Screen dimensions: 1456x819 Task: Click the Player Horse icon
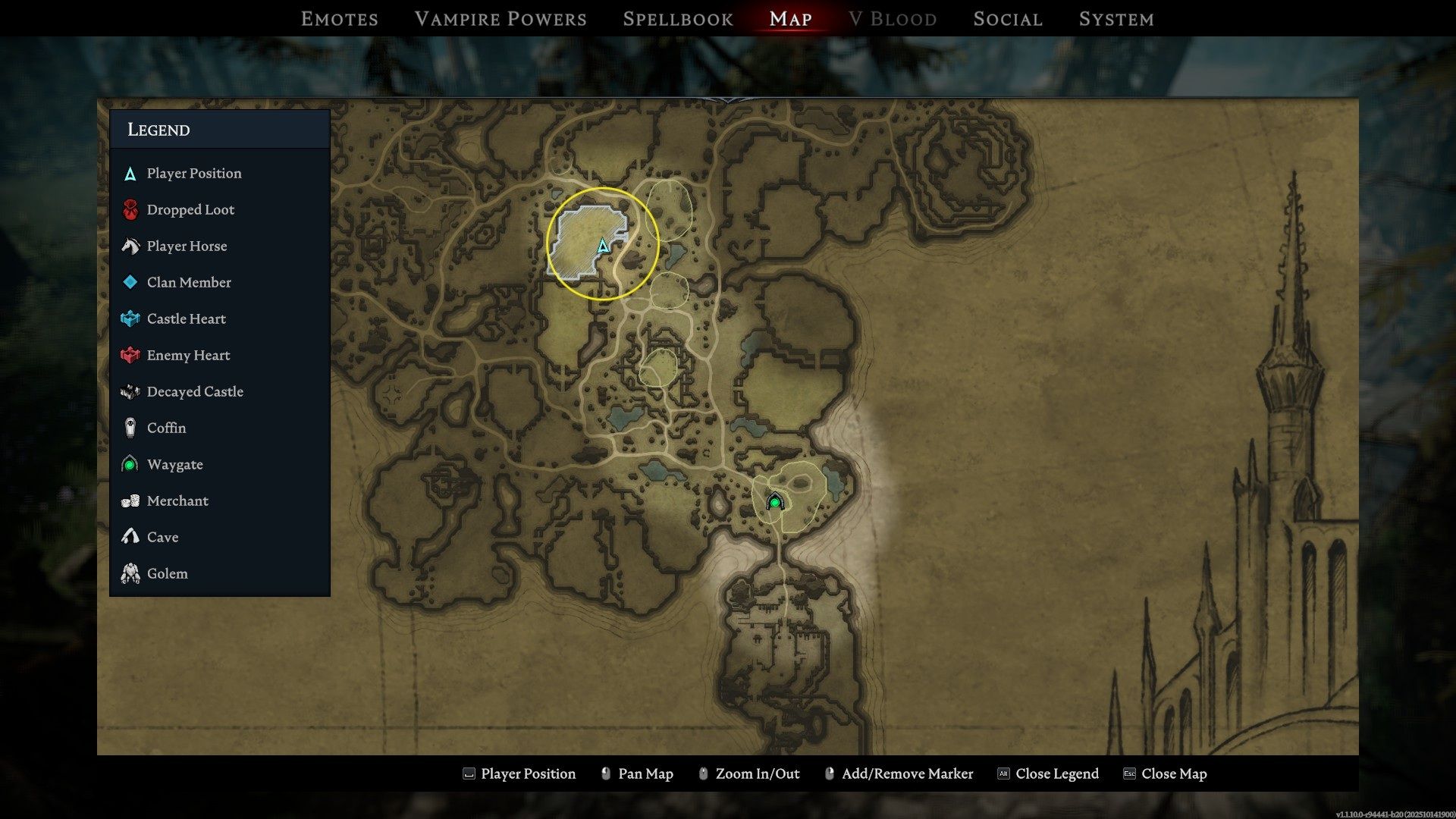130,246
